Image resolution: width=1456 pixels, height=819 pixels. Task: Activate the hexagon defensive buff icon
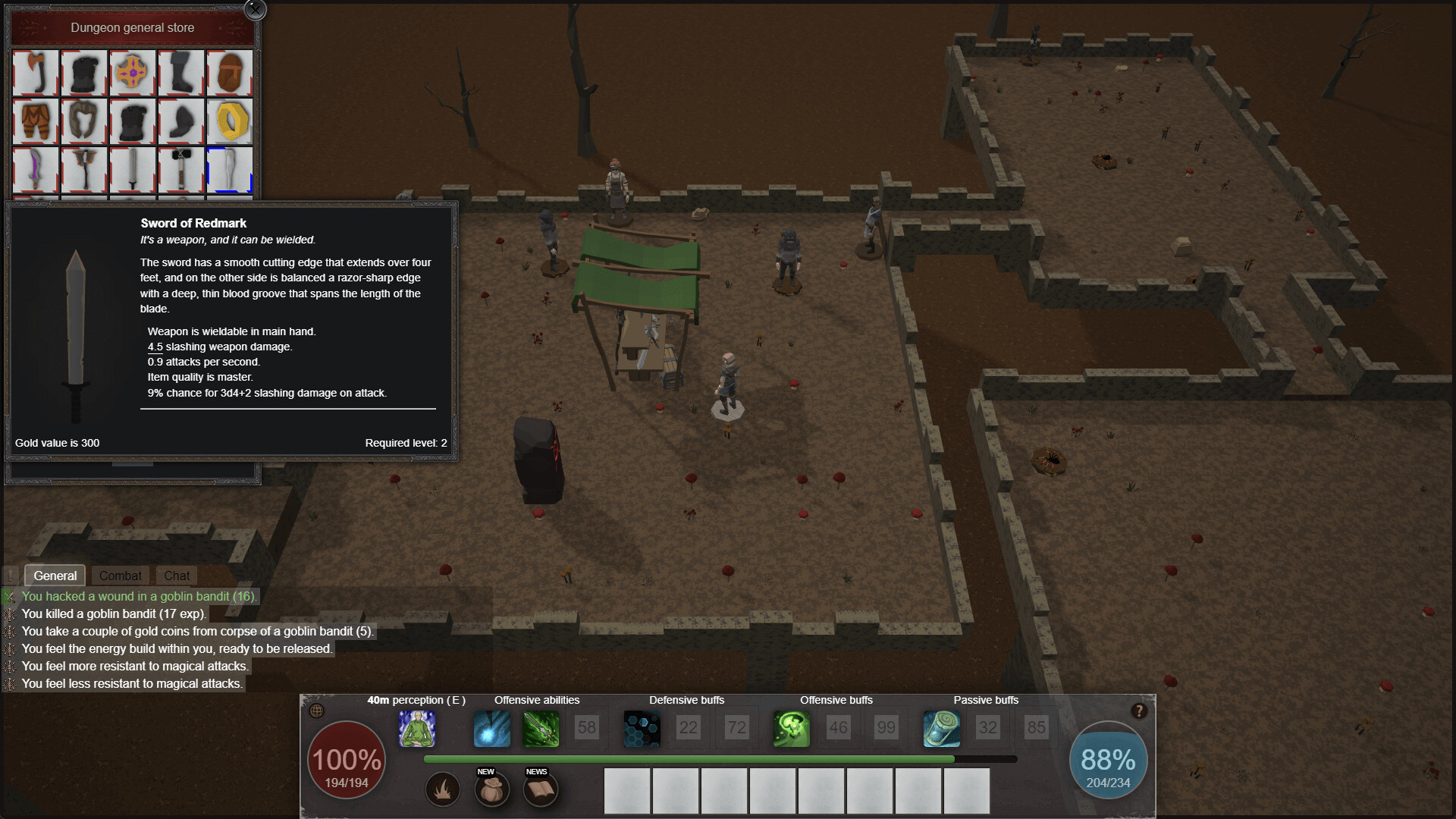coord(642,729)
